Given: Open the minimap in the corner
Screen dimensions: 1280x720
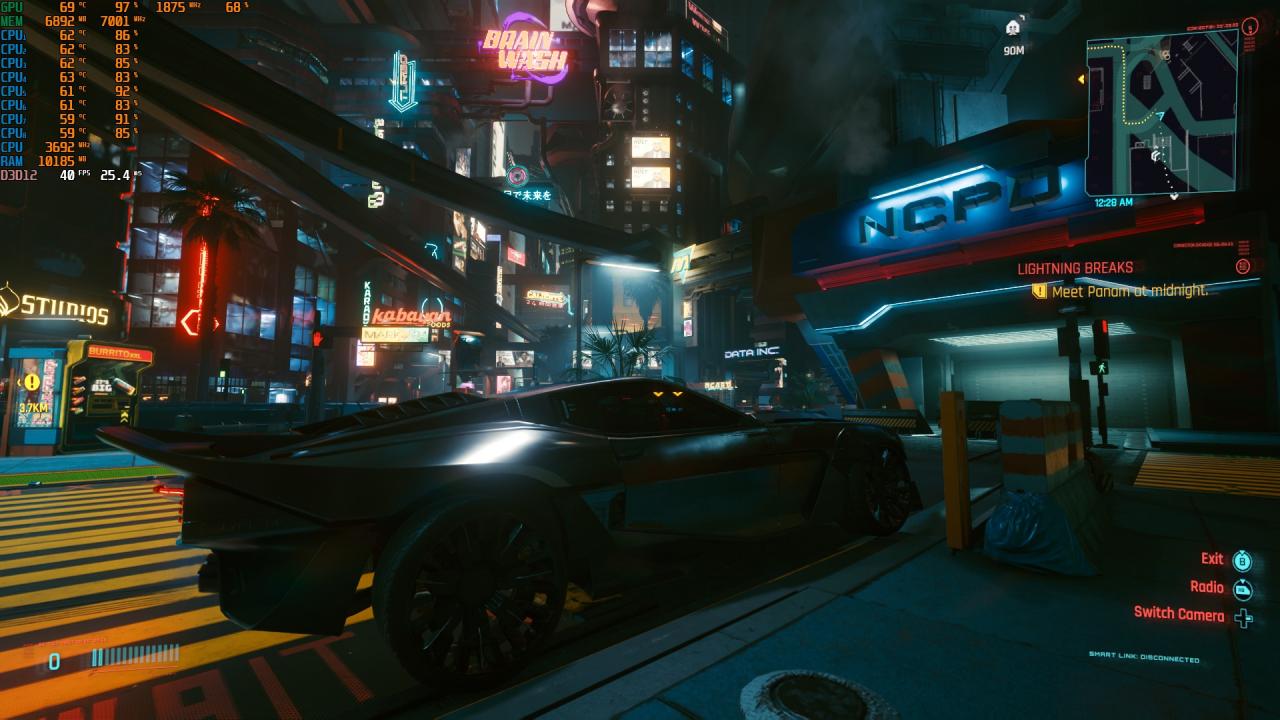Looking at the screenshot, I should [1161, 113].
